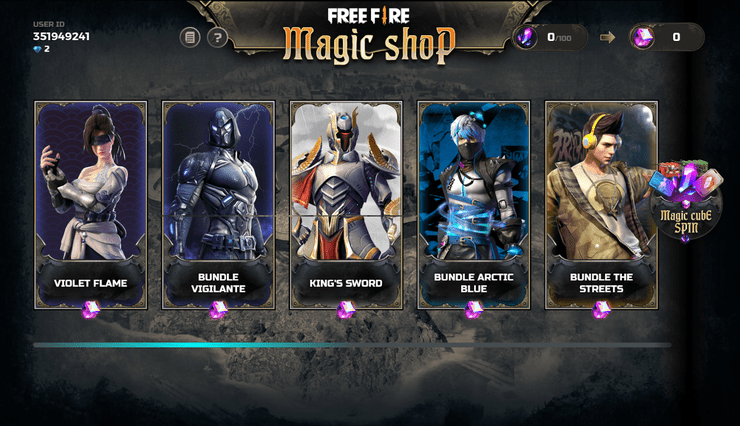
Task: Open the Bundle Arctic Blue card
Action: pyautogui.click(x=474, y=204)
